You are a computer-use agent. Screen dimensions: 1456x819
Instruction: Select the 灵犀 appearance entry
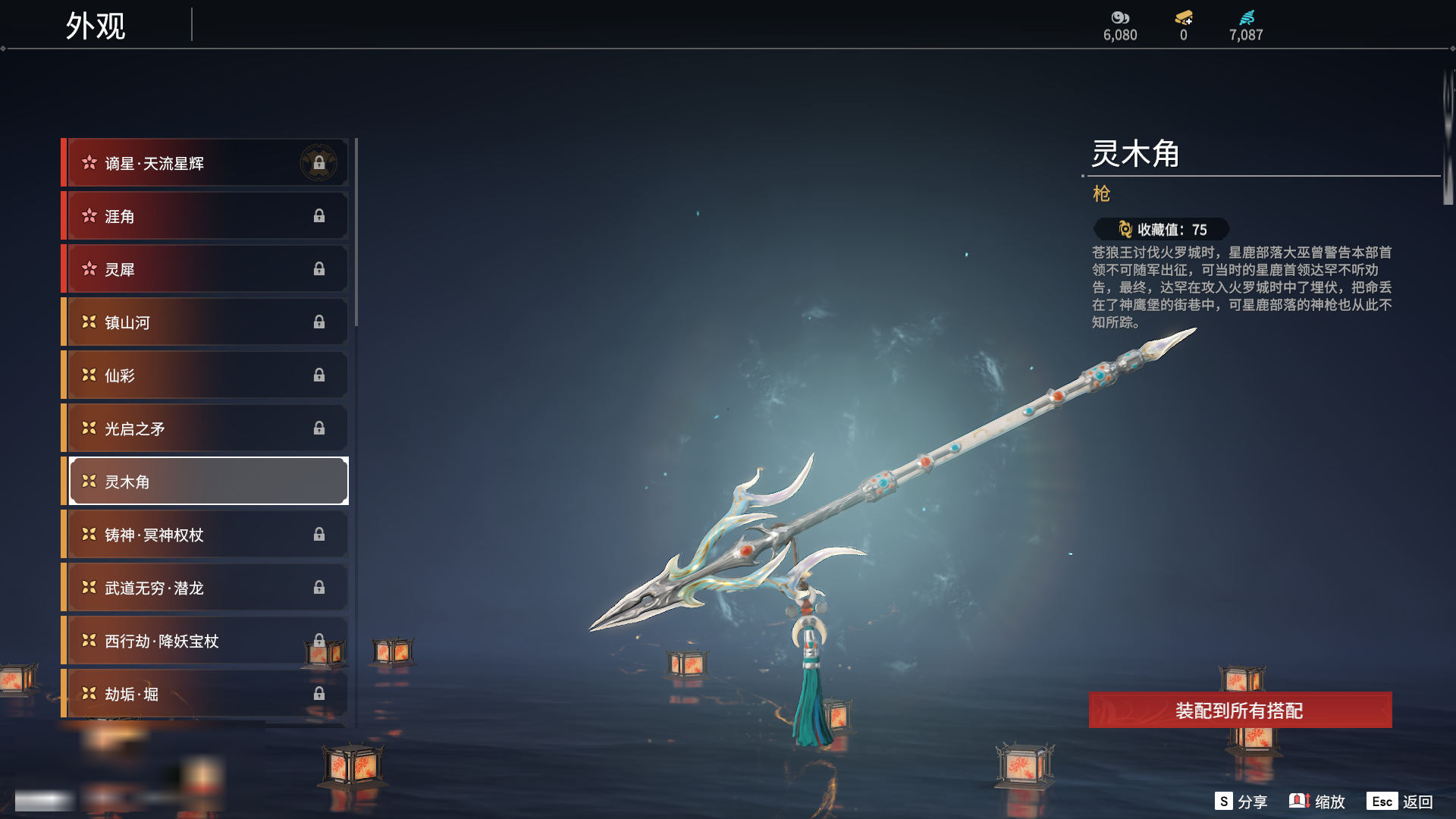tap(205, 269)
